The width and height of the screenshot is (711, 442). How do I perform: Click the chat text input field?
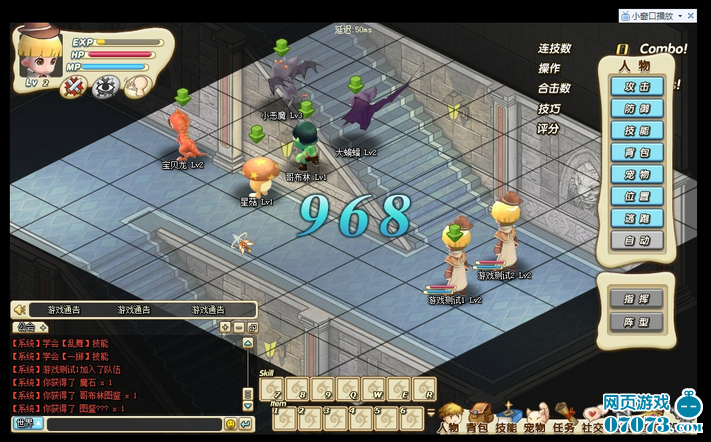point(134,424)
